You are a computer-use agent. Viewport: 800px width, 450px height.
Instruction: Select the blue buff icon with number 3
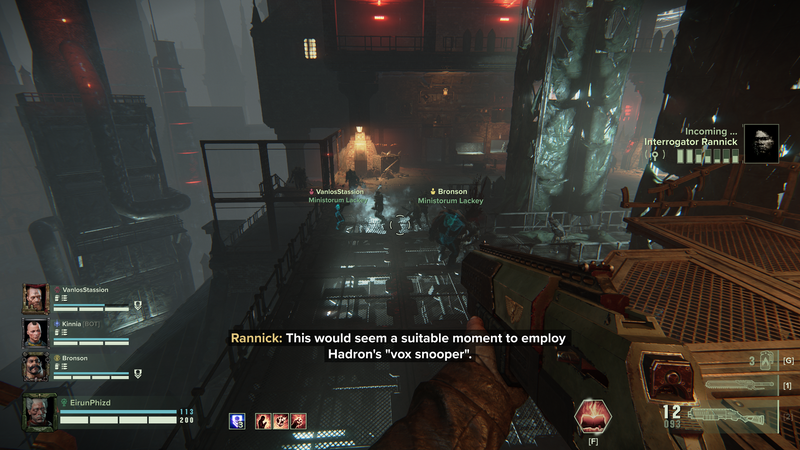point(237,421)
